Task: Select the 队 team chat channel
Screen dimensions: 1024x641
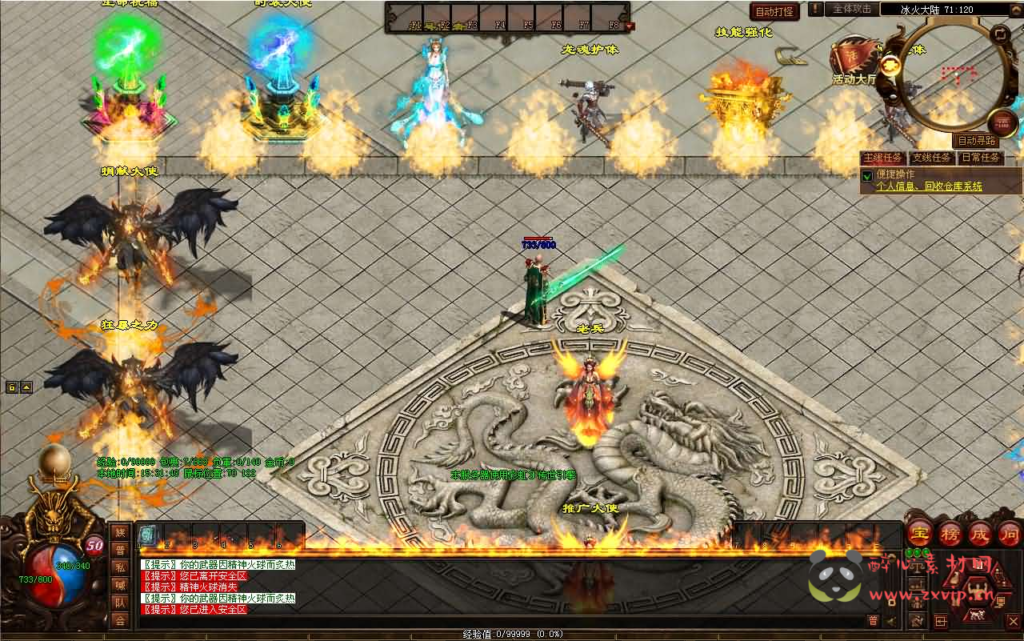Action: click(x=120, y=602)
